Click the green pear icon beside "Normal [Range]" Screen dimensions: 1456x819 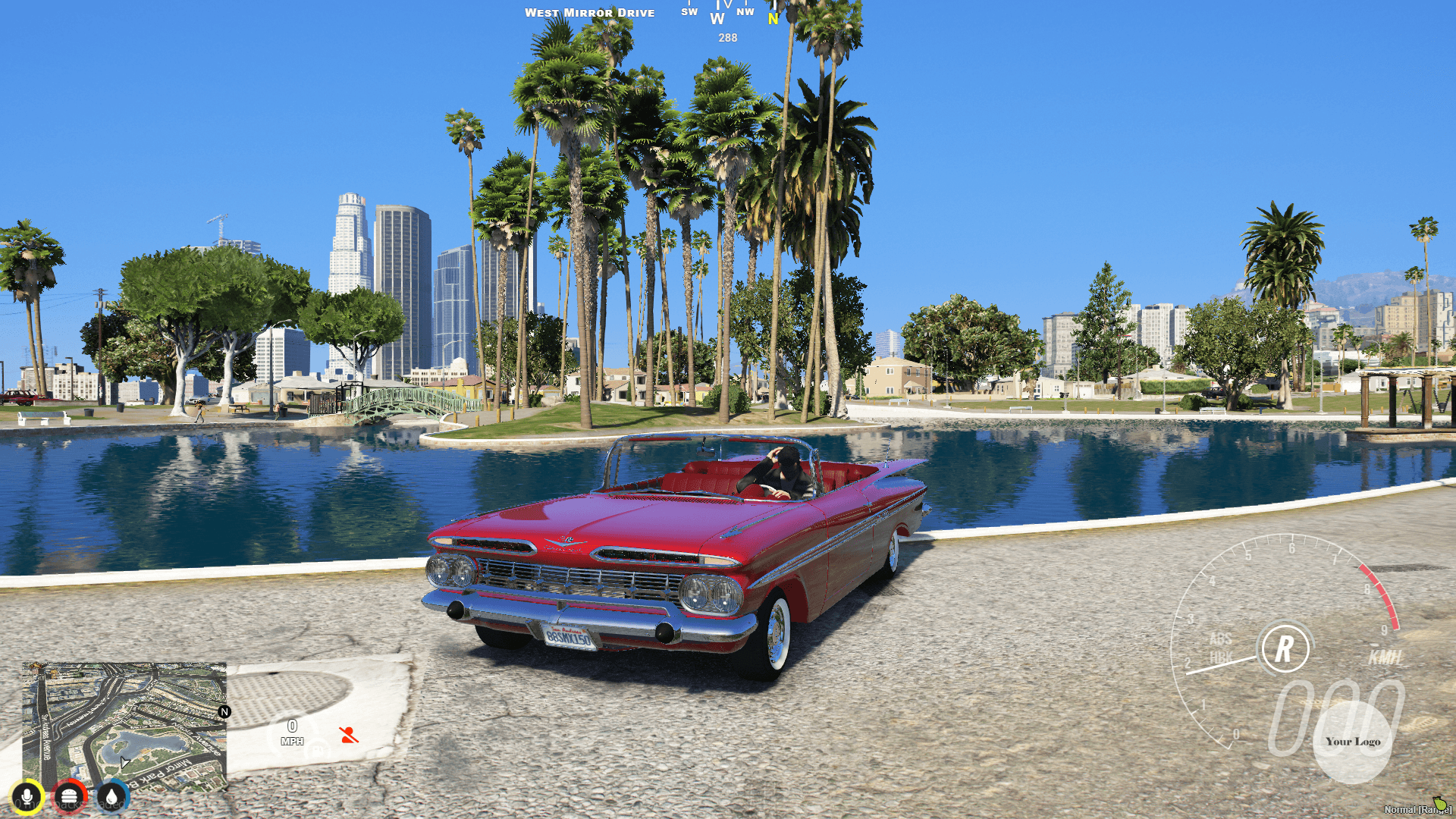[1440, 805]
